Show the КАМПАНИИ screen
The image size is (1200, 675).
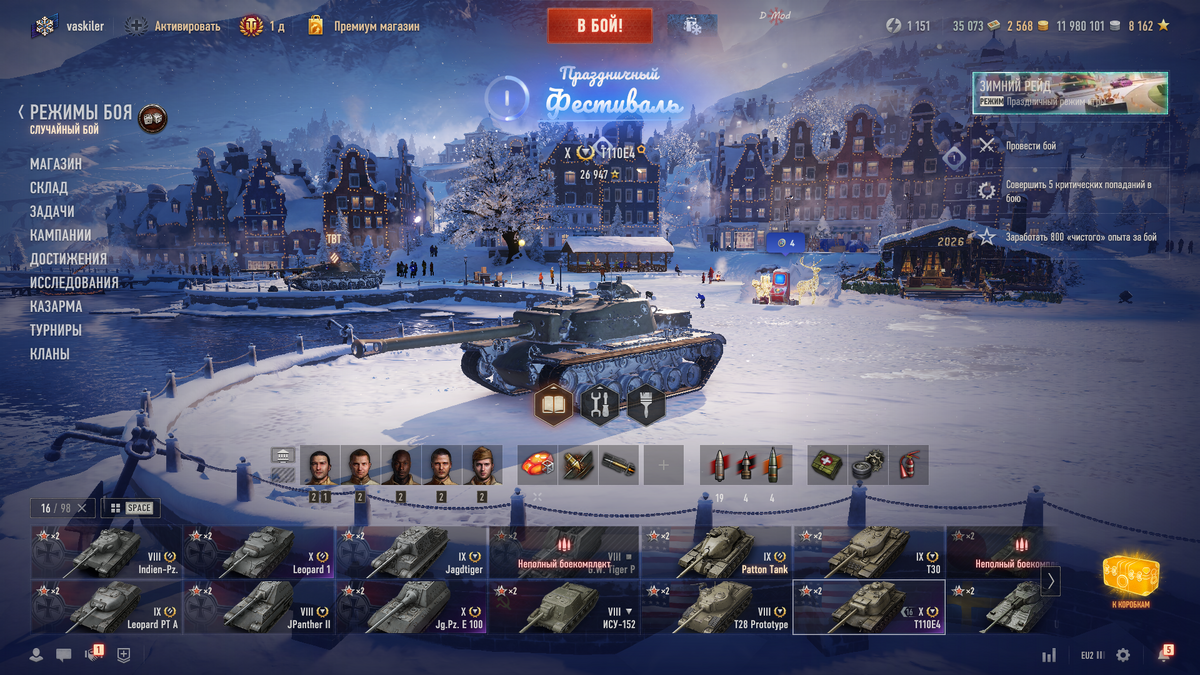tap(61, 235)
